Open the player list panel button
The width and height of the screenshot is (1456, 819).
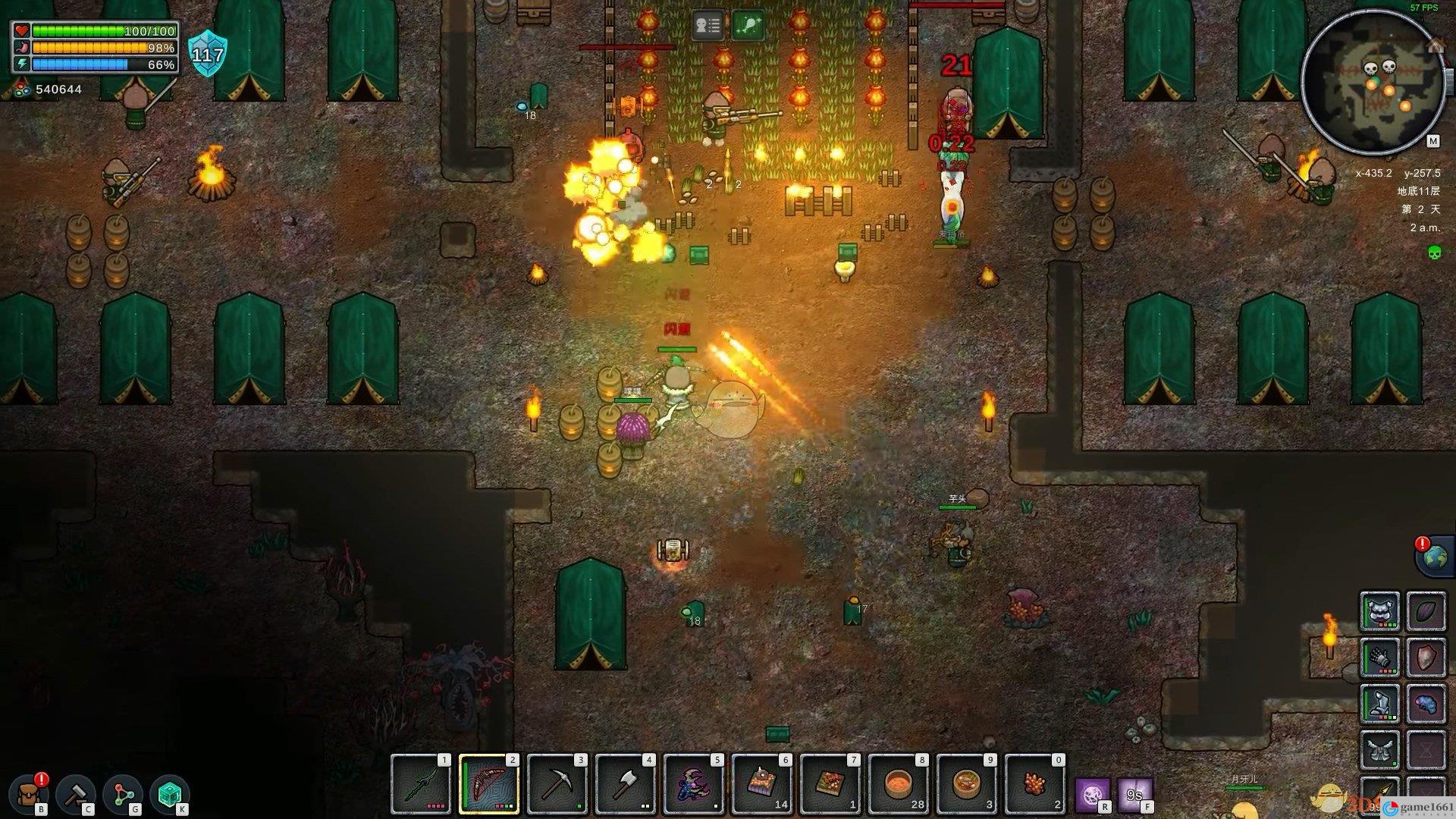(708, 27)
